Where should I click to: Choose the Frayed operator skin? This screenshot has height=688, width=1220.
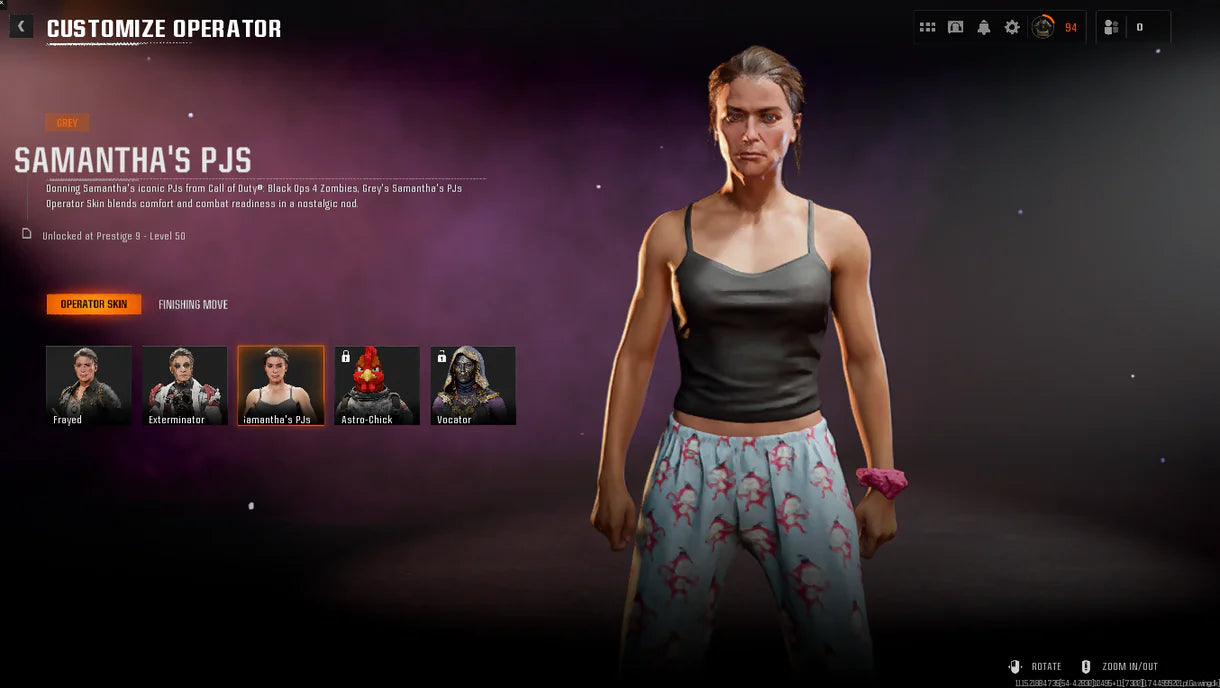(89, 385)
